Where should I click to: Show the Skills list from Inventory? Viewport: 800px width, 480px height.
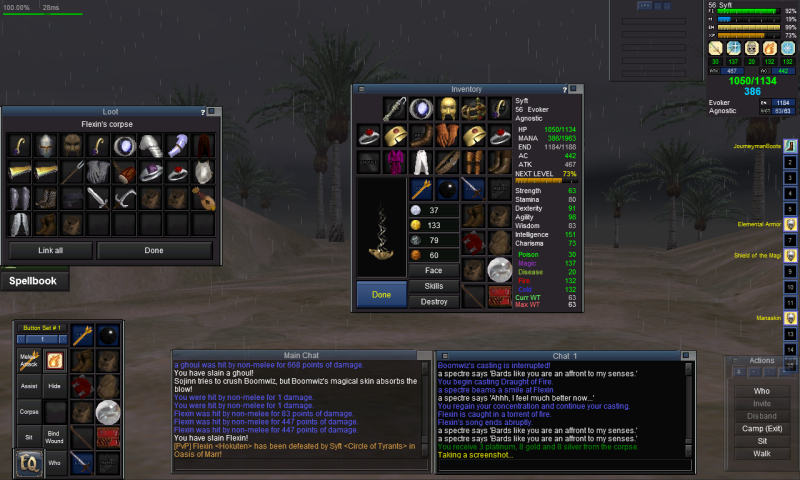(433, 286)
